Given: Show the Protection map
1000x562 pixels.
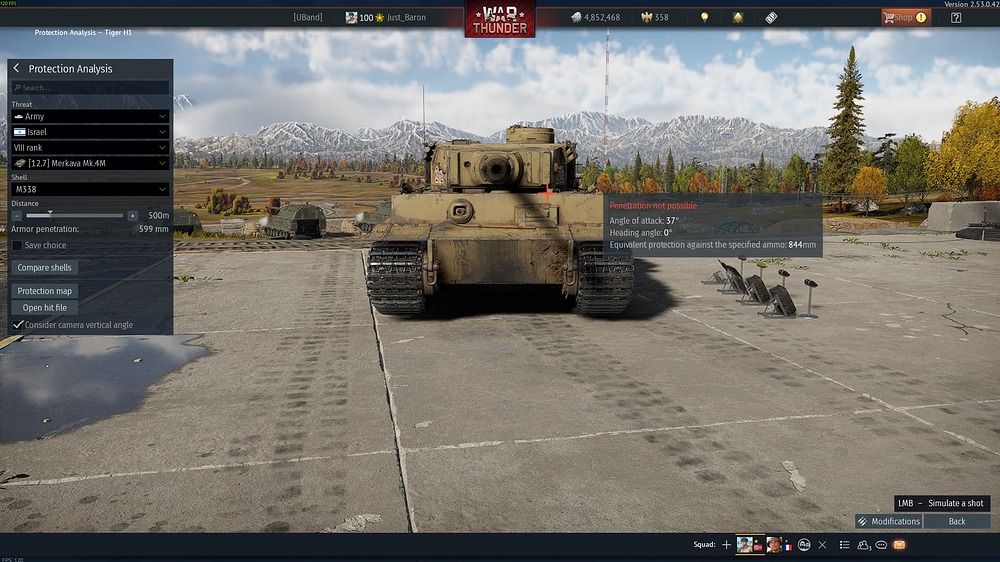Looking at the screenshot, I should (x=45, y=291).
